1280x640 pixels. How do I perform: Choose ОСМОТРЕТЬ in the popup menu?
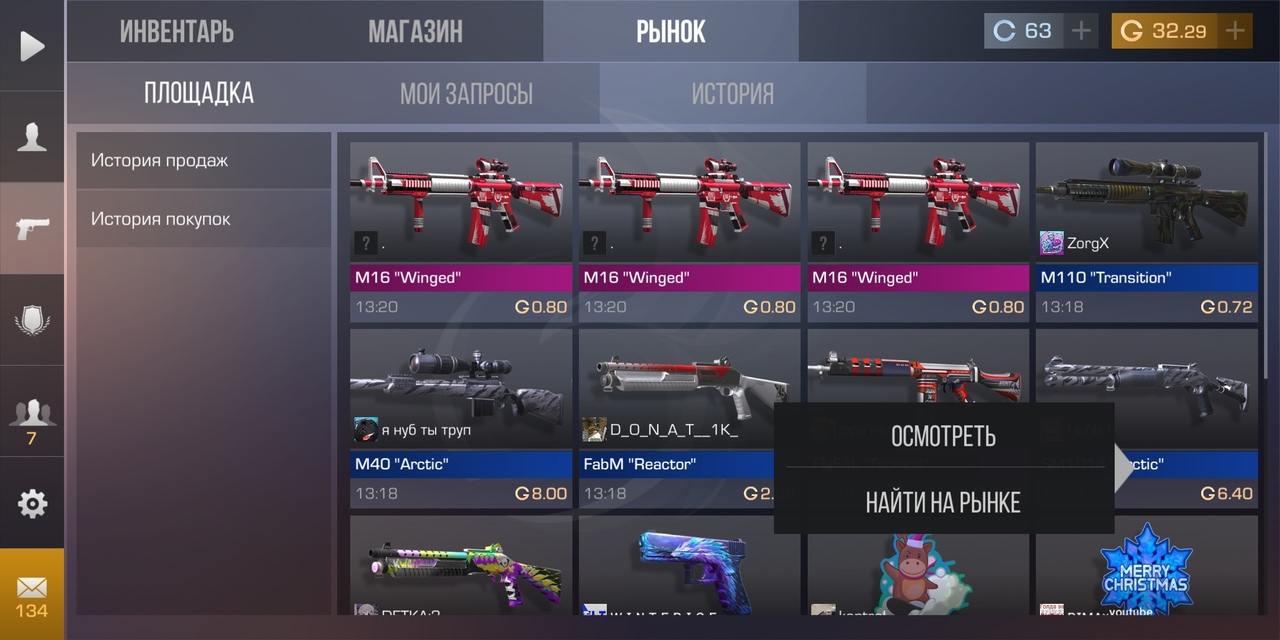(x=943, y=436)
